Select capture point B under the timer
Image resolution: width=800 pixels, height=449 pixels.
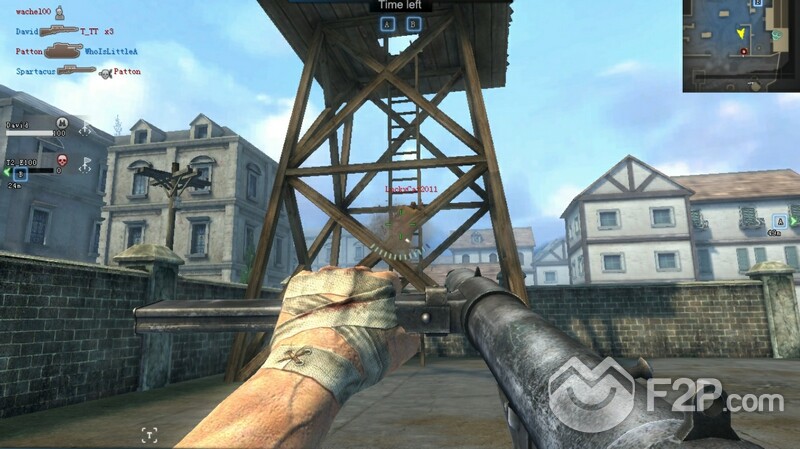(x=413, y=24)
